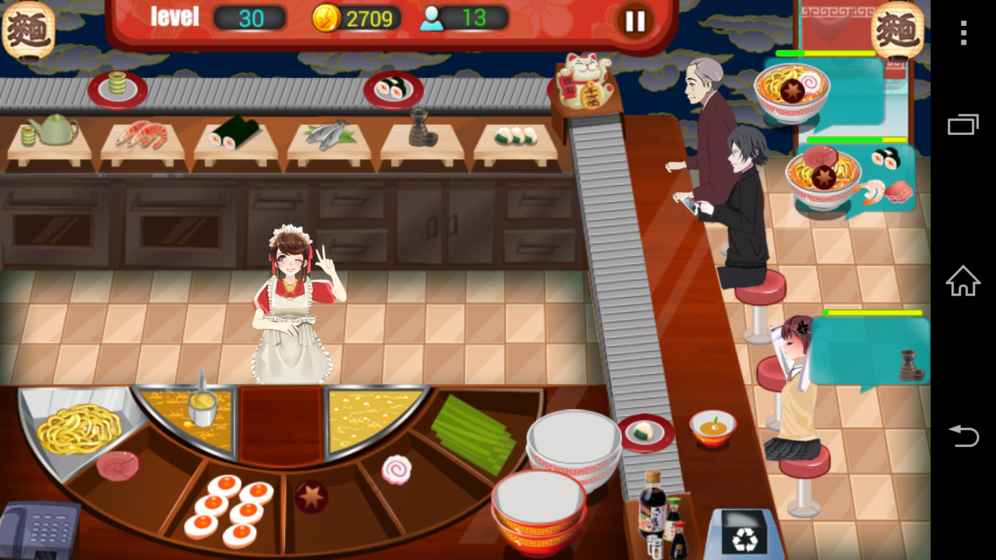Select the sake bottle on the shelf

point(420,129)
